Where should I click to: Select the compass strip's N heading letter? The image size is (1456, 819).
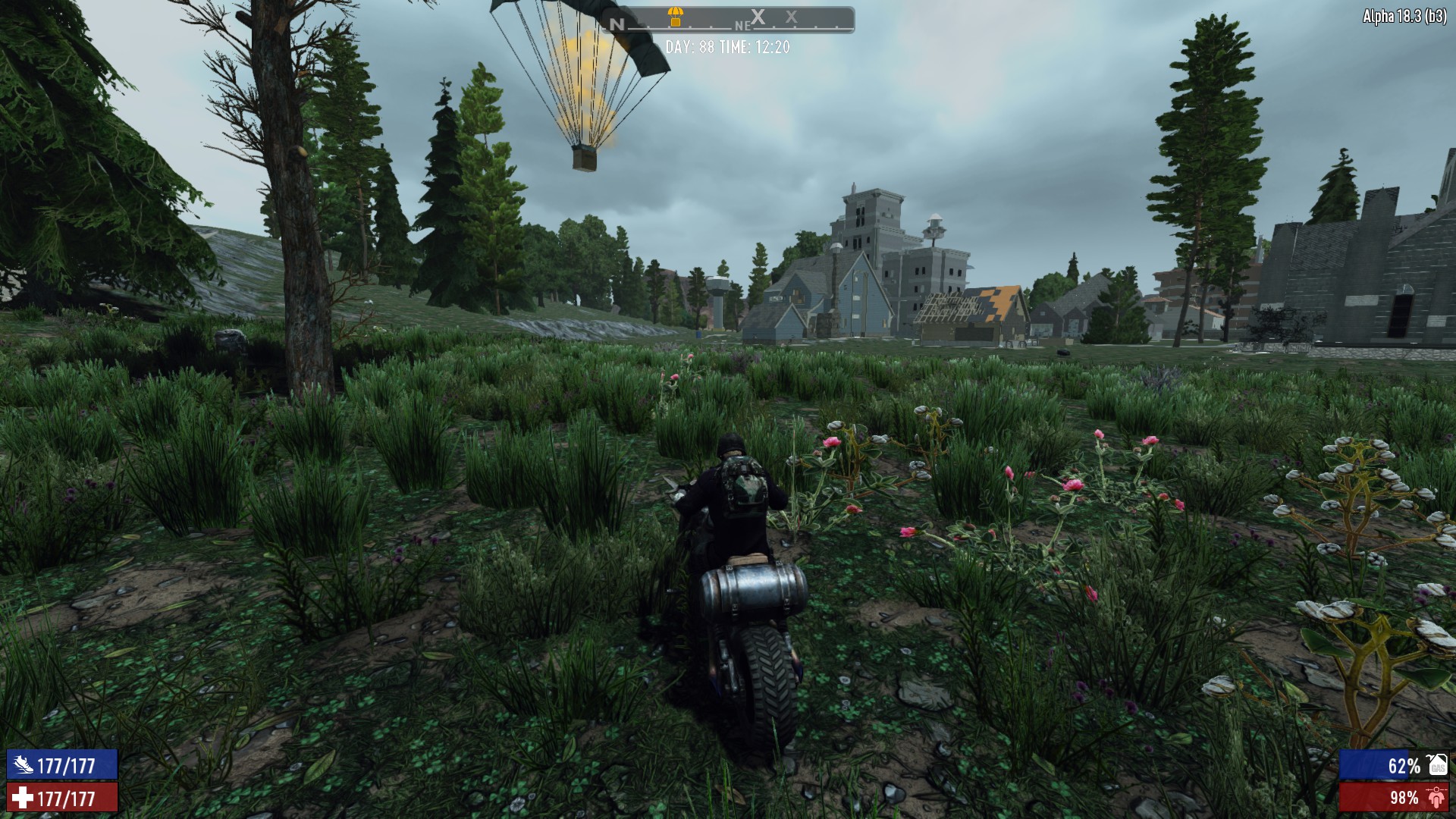coord(617,24)
